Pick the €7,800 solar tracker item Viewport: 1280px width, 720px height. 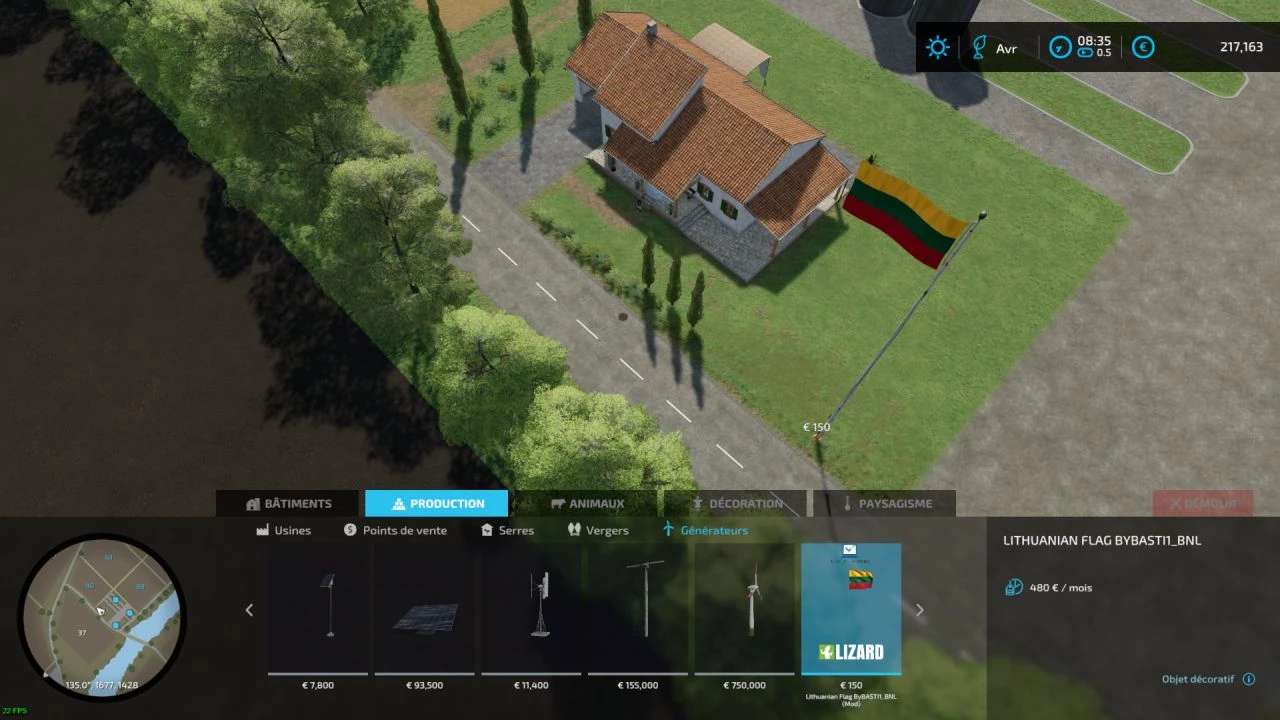click(x=318, y=609)
